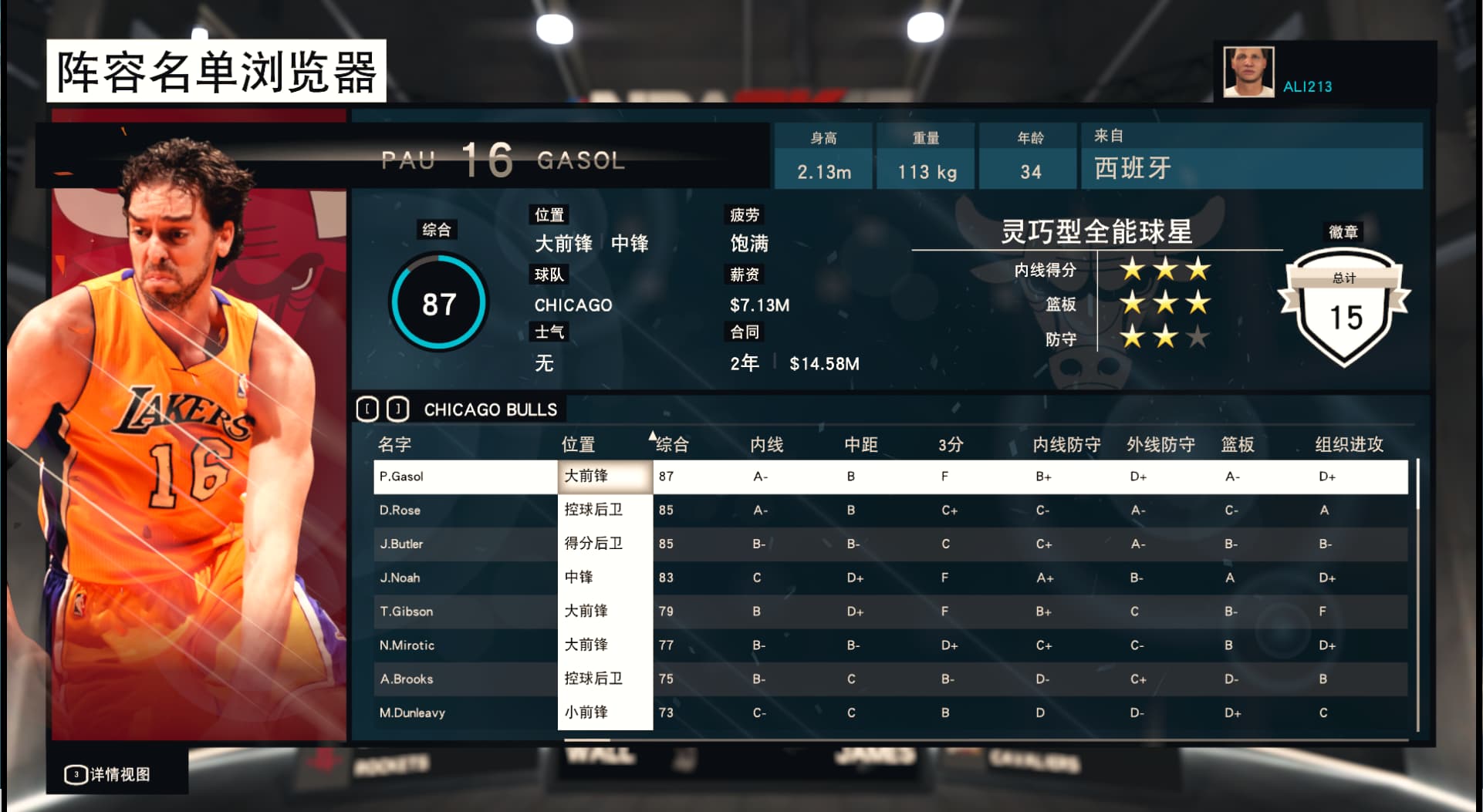The image size is (1483, 812).
Task: Sort by the 3分 three-point column
Action: (x=951, y=444)
